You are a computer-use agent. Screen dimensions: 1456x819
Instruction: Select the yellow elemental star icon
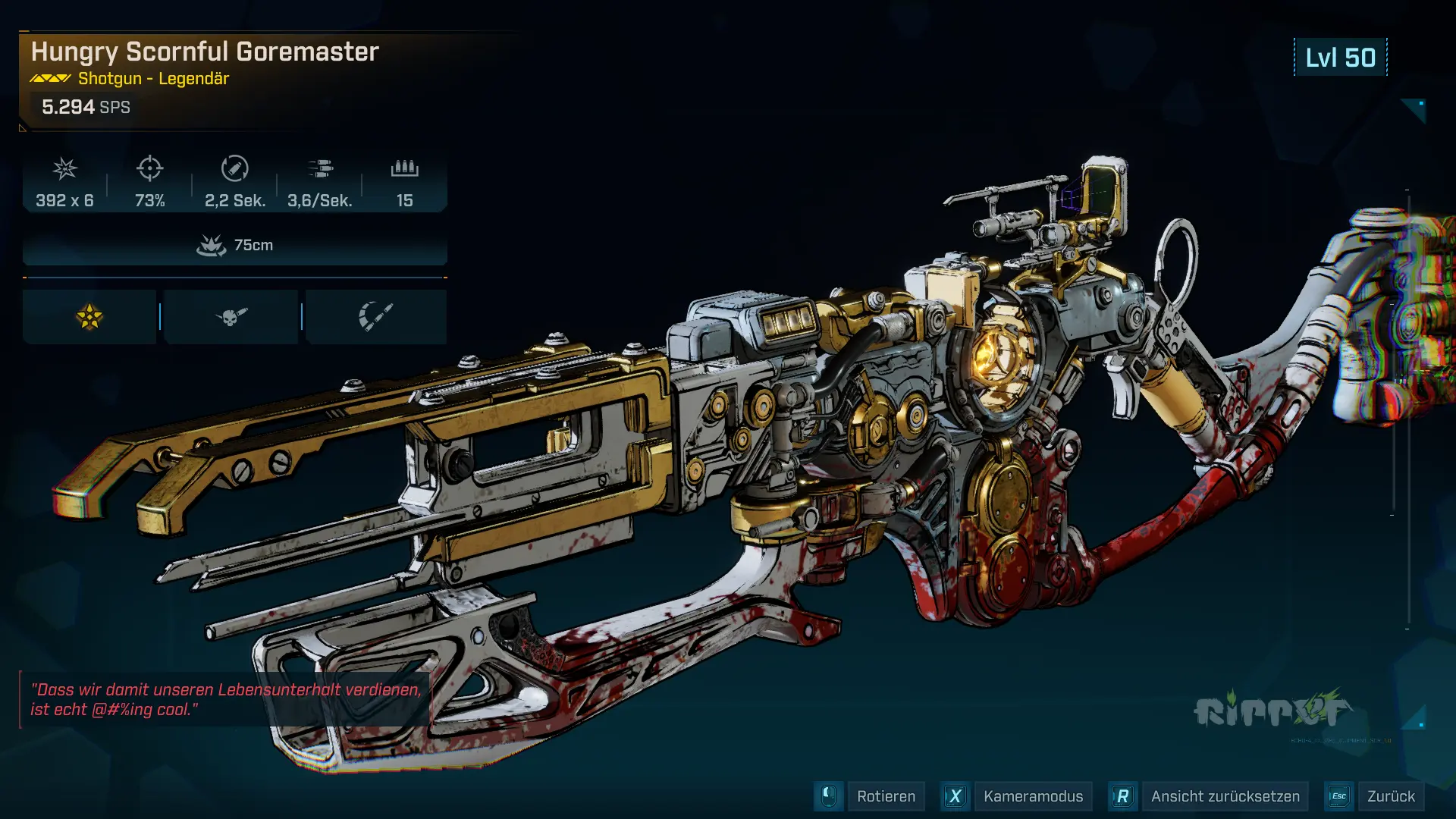89,315
